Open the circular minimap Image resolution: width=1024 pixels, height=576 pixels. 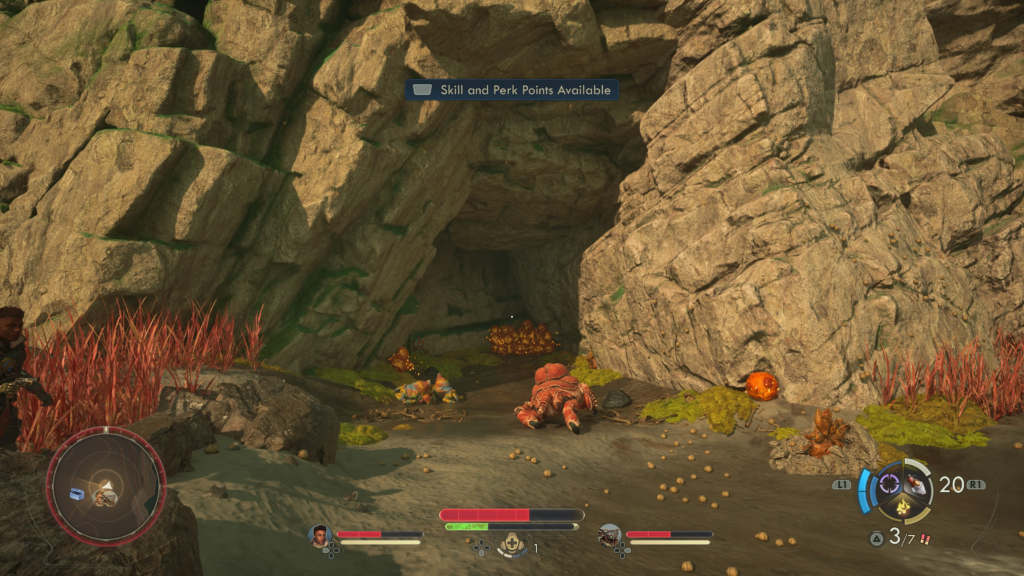[x=105, y=486]
